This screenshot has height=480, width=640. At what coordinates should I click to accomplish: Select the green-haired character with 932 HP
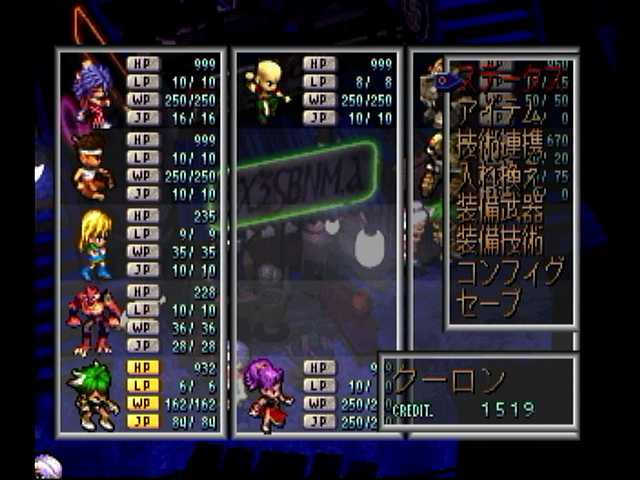93,395
